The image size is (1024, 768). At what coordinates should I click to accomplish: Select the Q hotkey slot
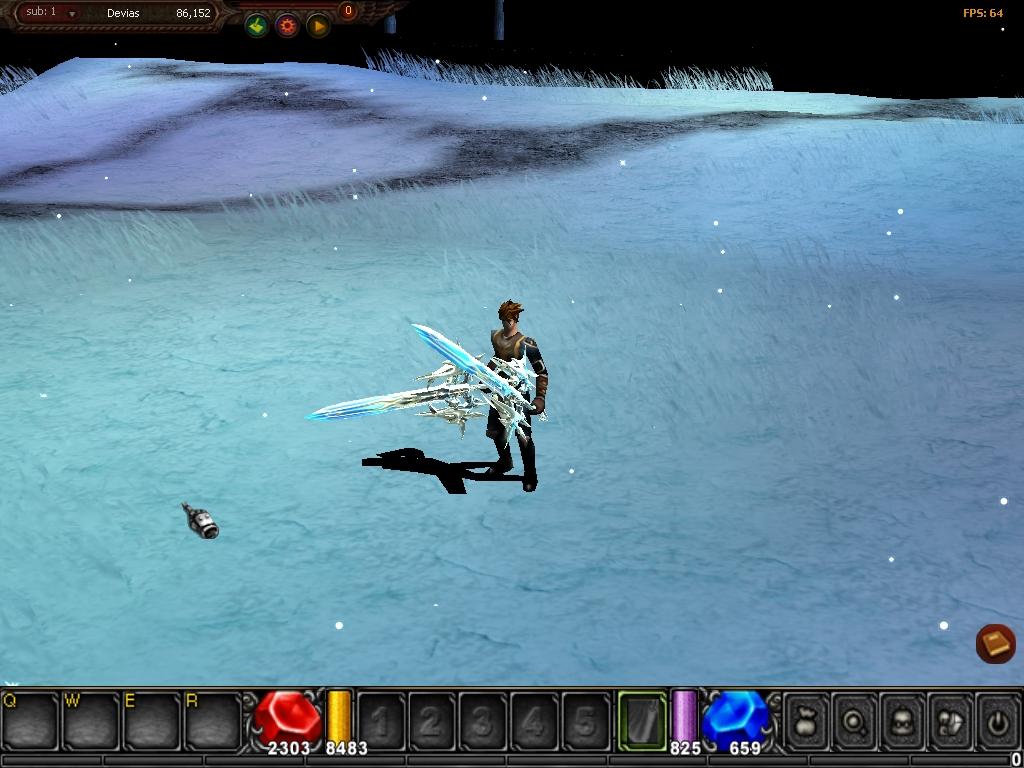click(31, 719)
